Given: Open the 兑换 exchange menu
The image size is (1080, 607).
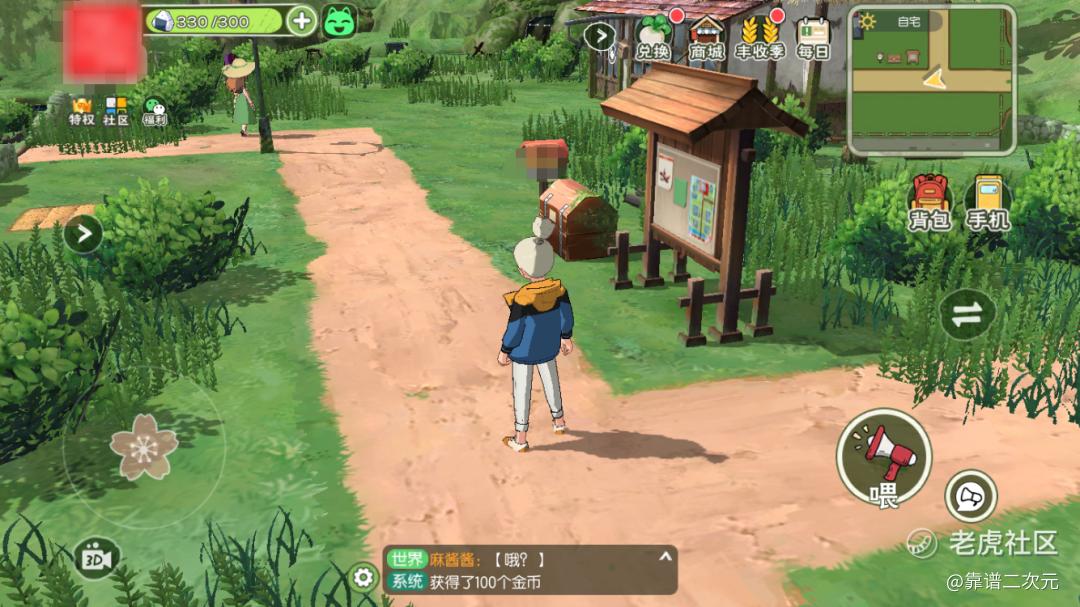Looking at the screenshot, I should [653, 36].
